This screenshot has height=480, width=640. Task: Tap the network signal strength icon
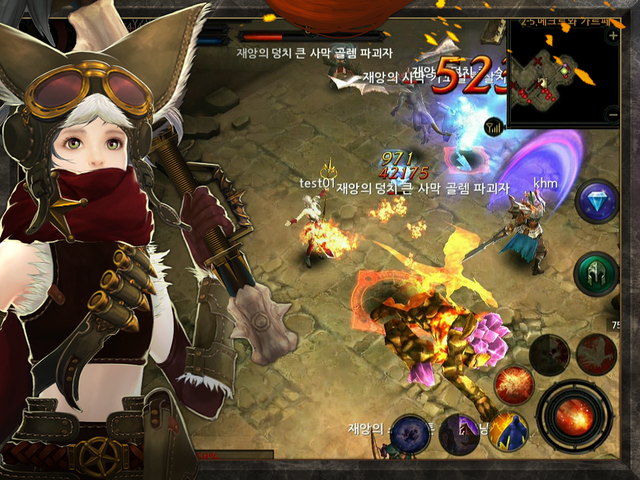493,127
